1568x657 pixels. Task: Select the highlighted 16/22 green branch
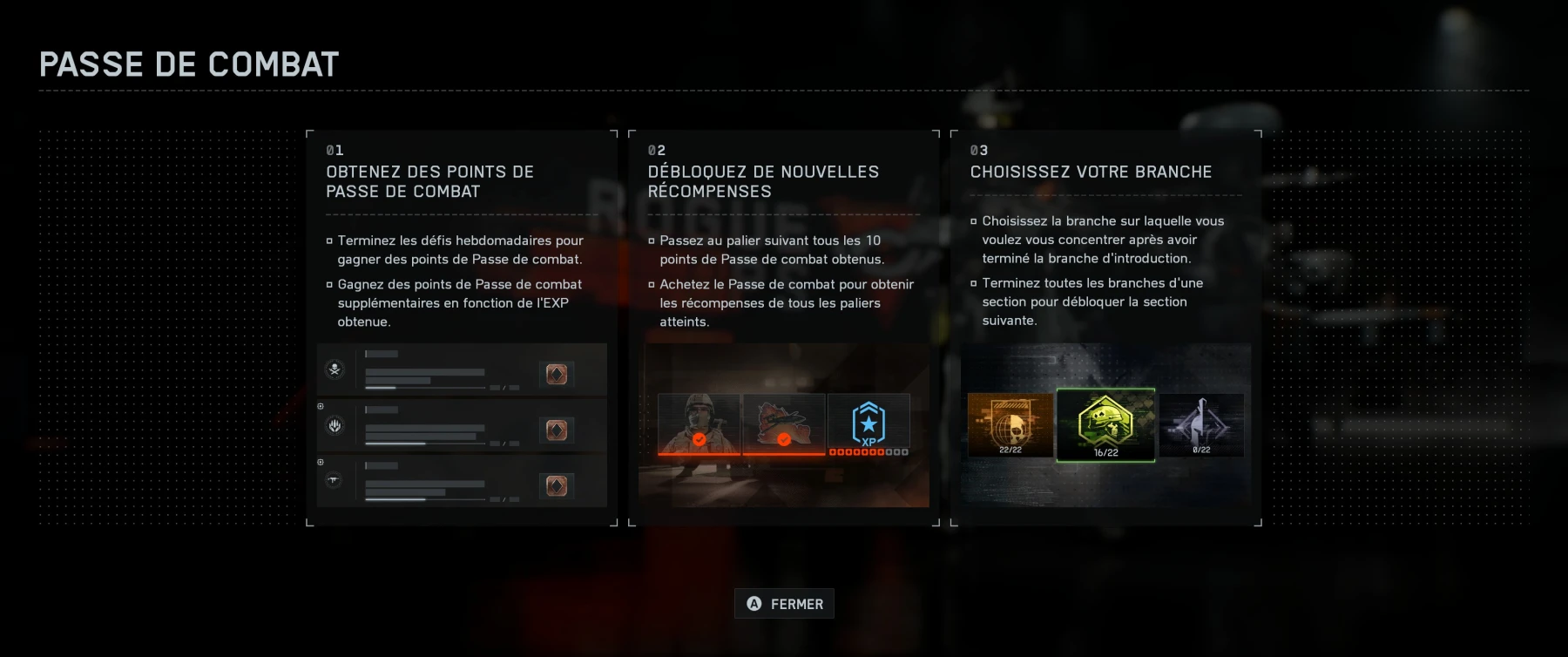(x=1106, y=426)
